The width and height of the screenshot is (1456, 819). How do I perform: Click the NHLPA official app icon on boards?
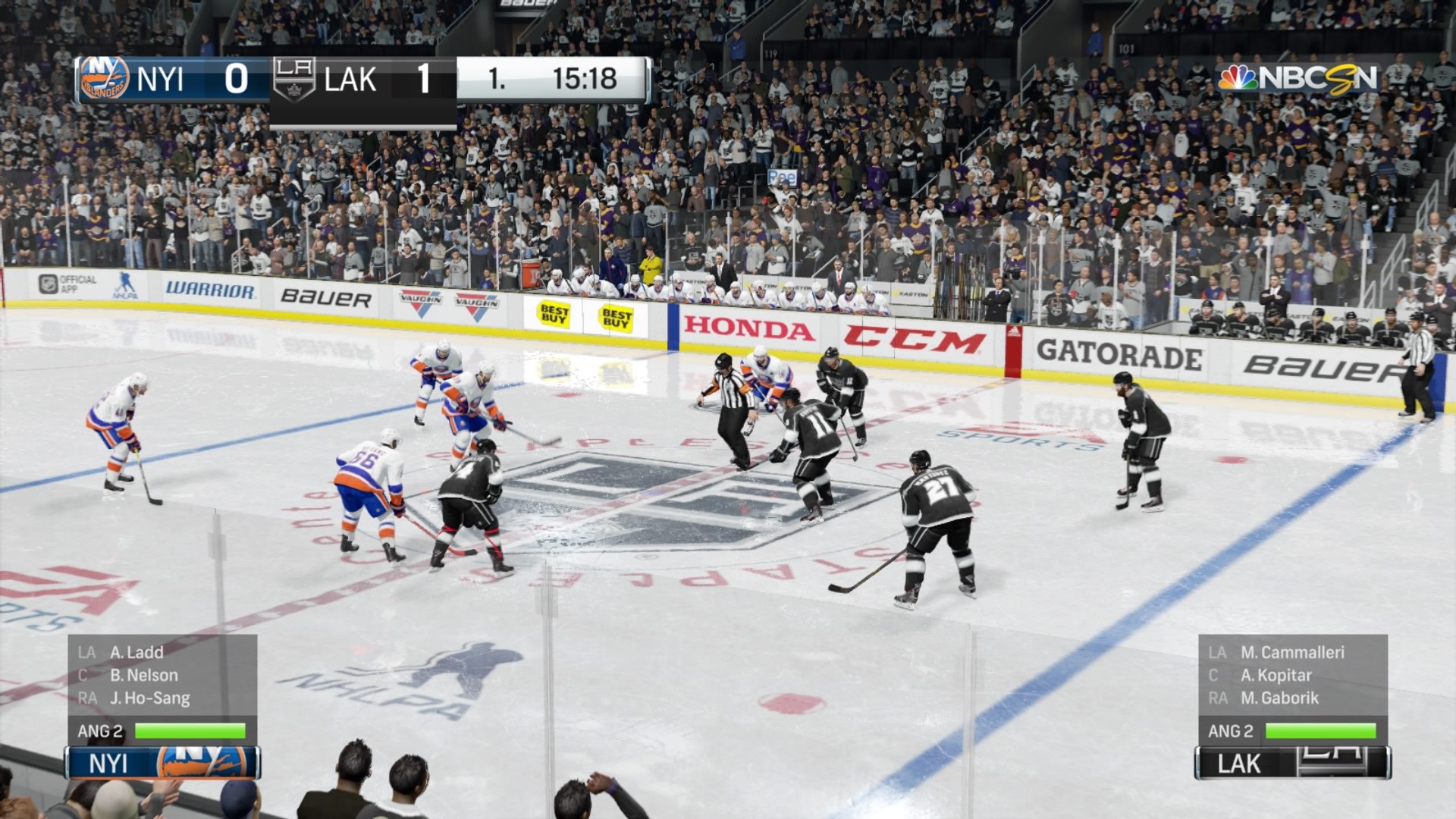pos(49,283)
